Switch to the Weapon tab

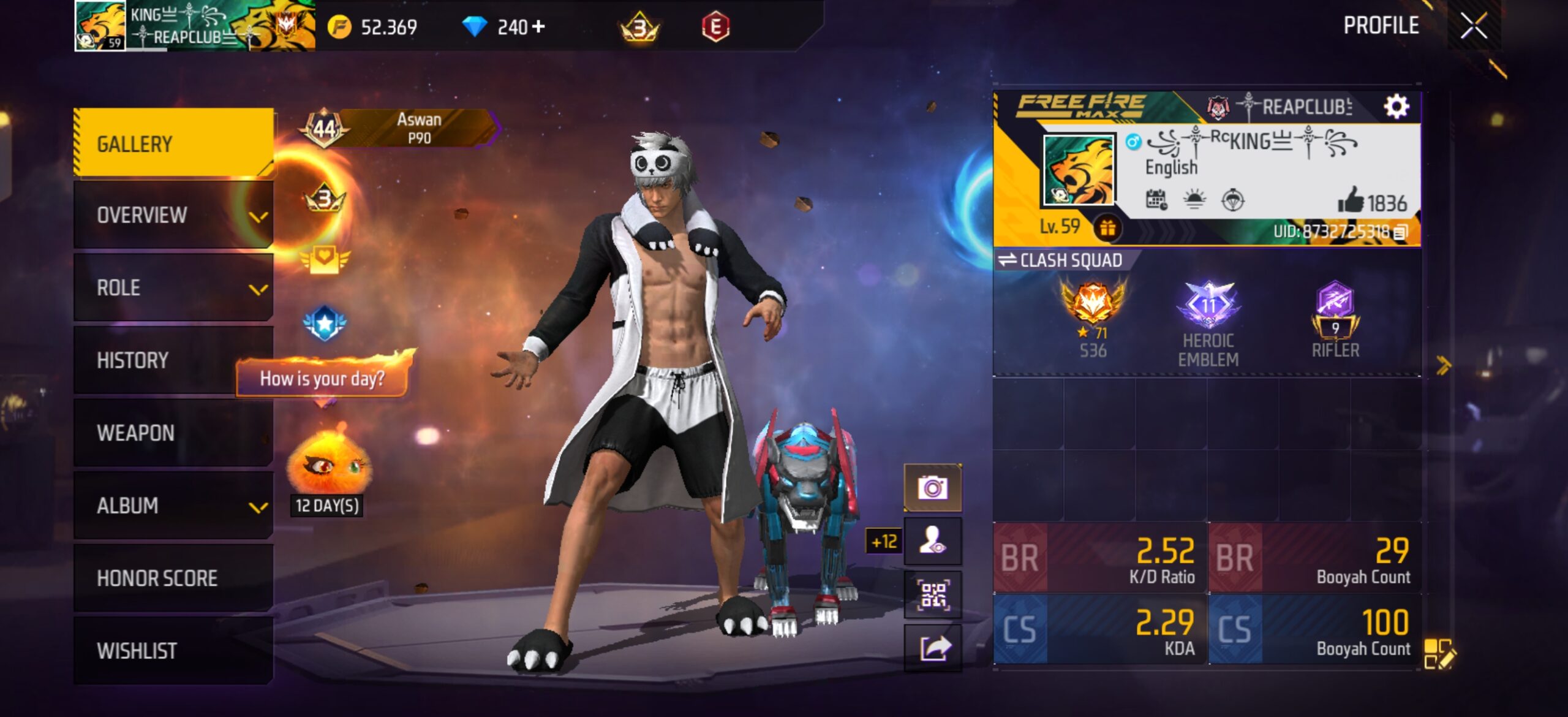click(x=173, y=433)
